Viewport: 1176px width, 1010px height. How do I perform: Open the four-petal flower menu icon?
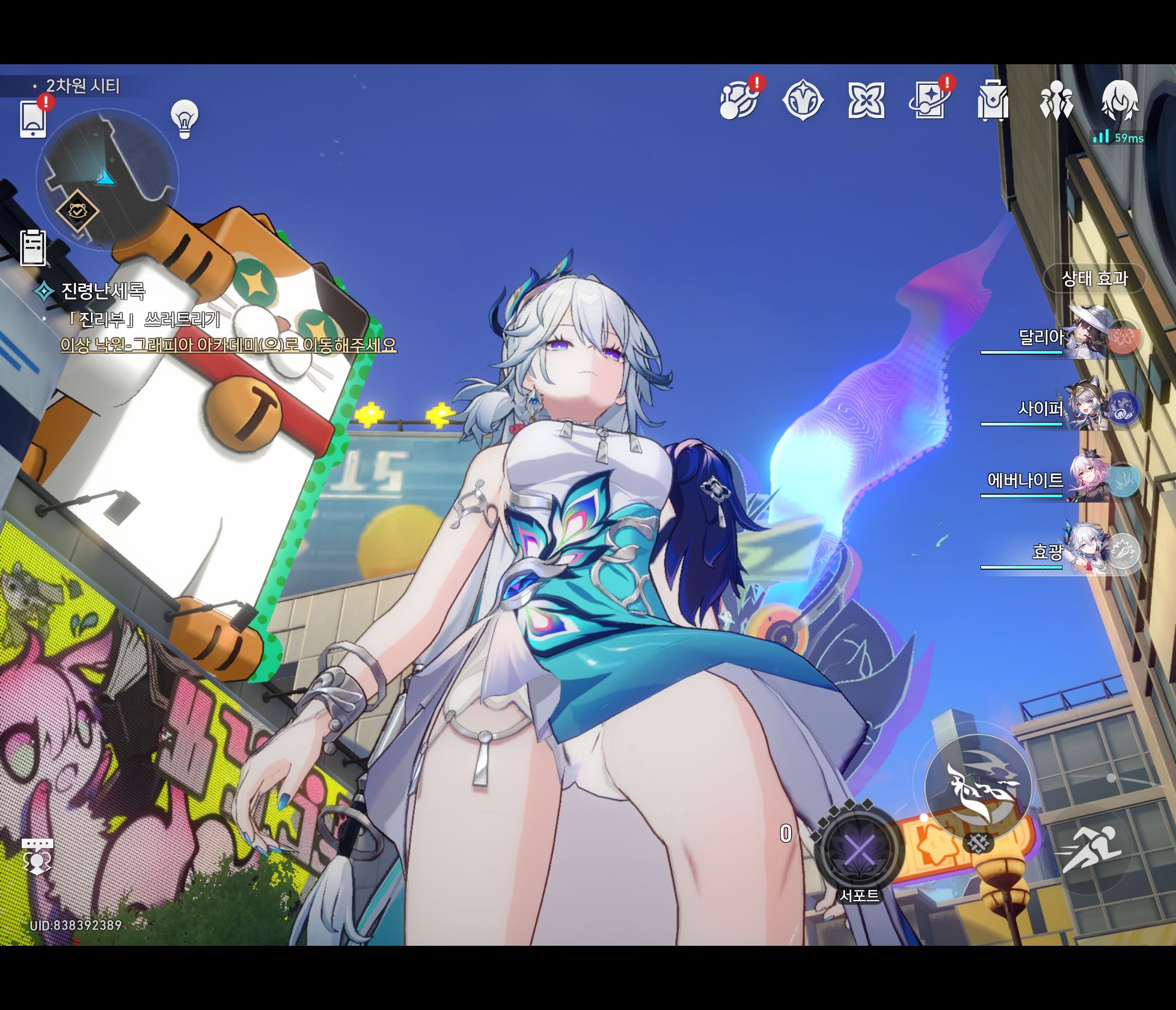866,101
